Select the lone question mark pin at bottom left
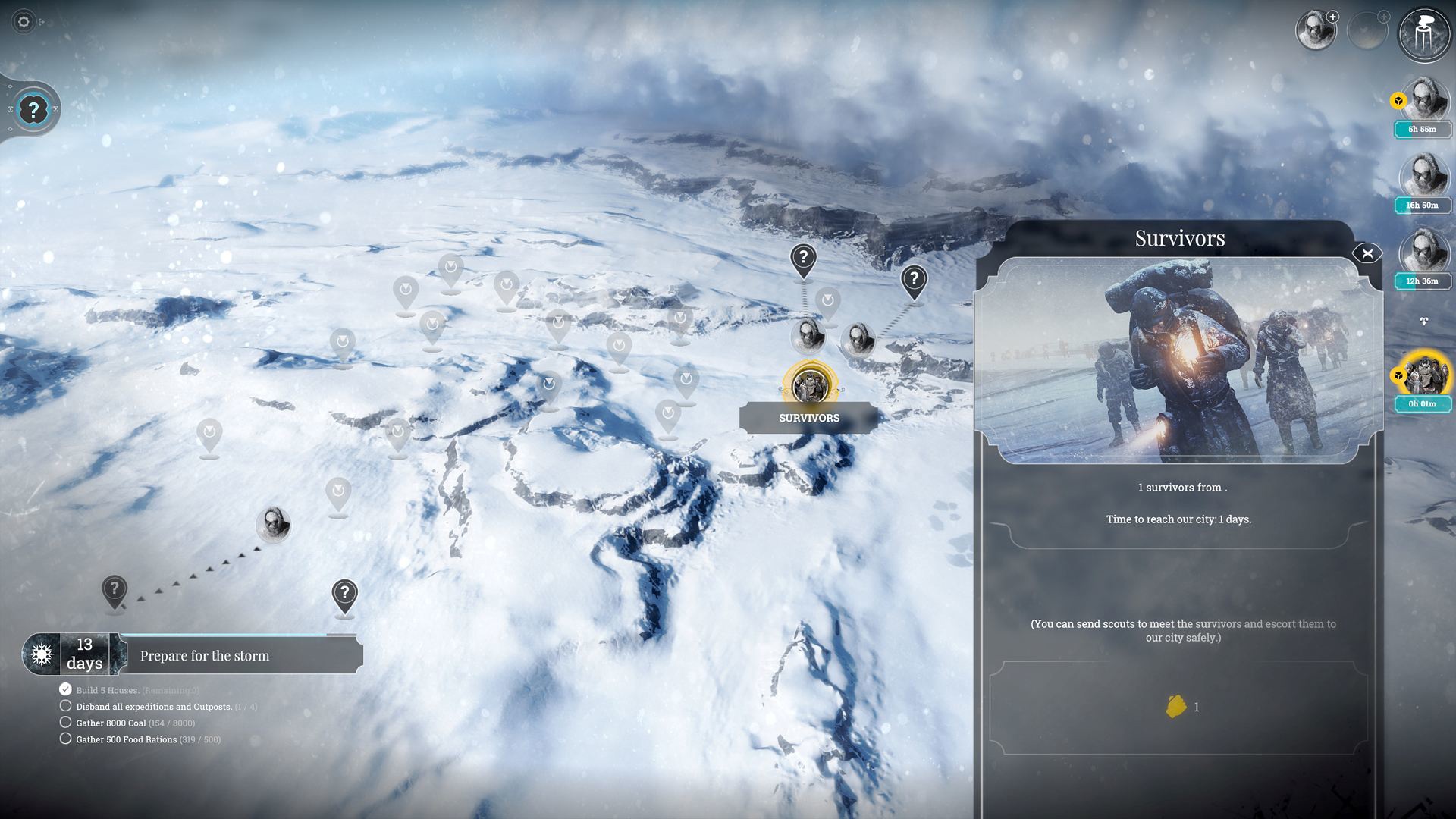Viewport: 1456px width, 819px height. 115,588
